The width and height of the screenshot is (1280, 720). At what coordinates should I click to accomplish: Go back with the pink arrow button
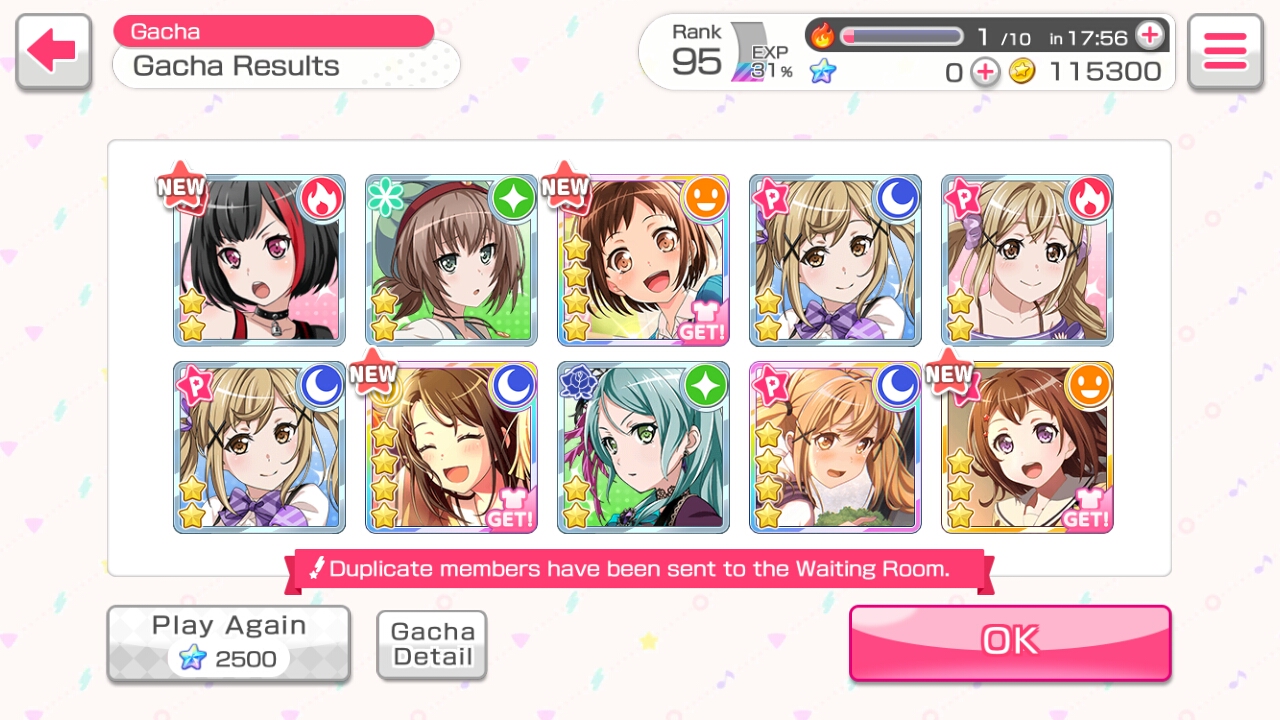click(54, 51)
